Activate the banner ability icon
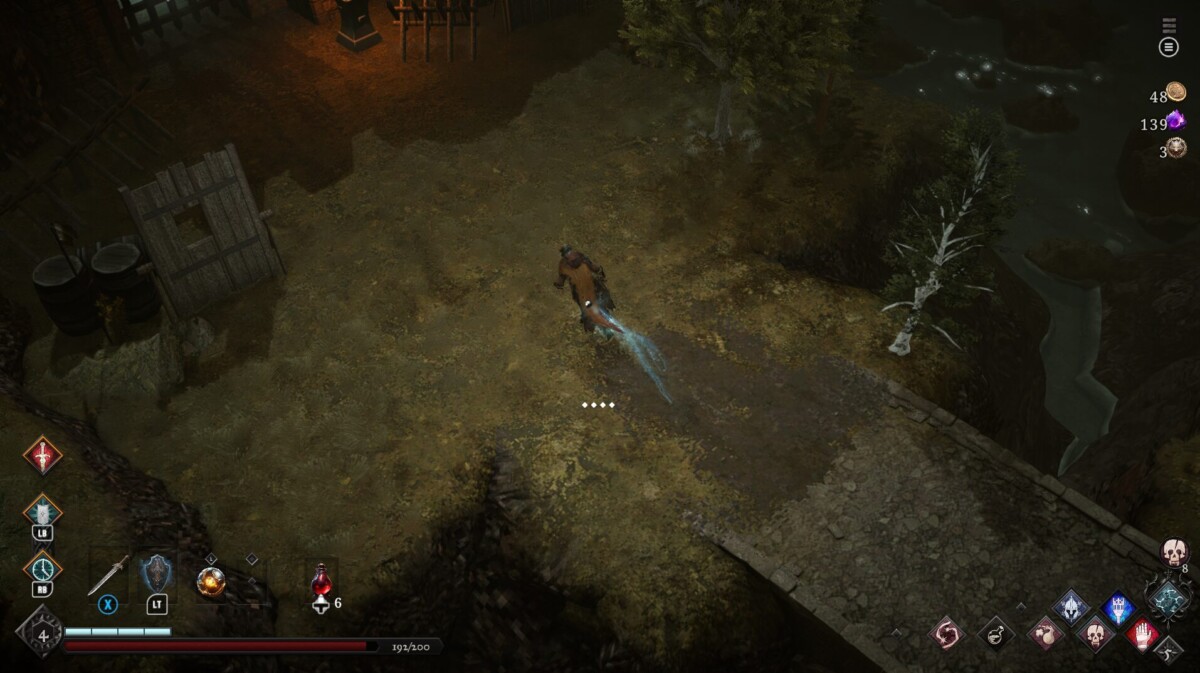This screenshot has width=1200, height=673. (x=42, y=512)
